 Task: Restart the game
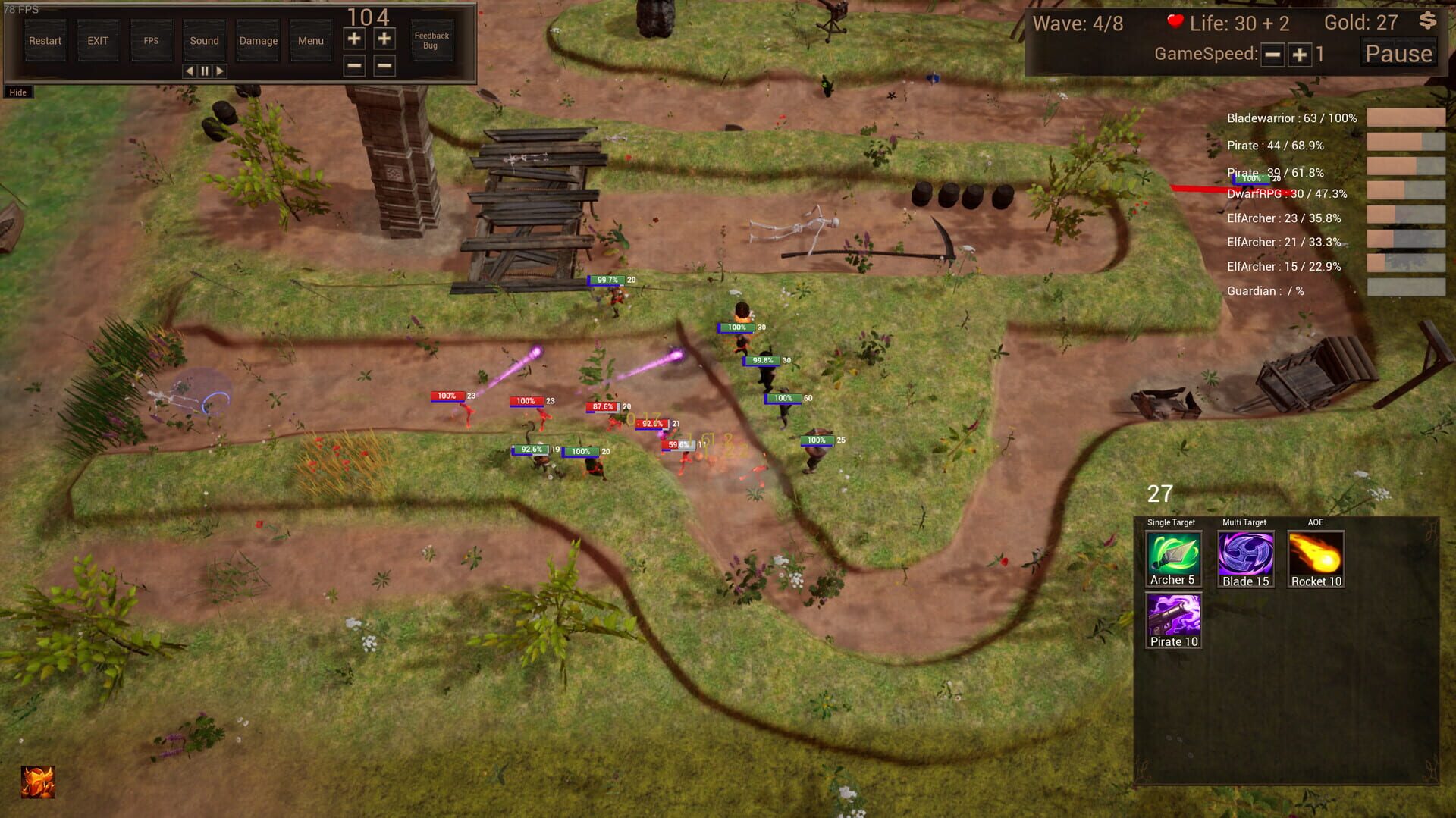click(44, 40)
